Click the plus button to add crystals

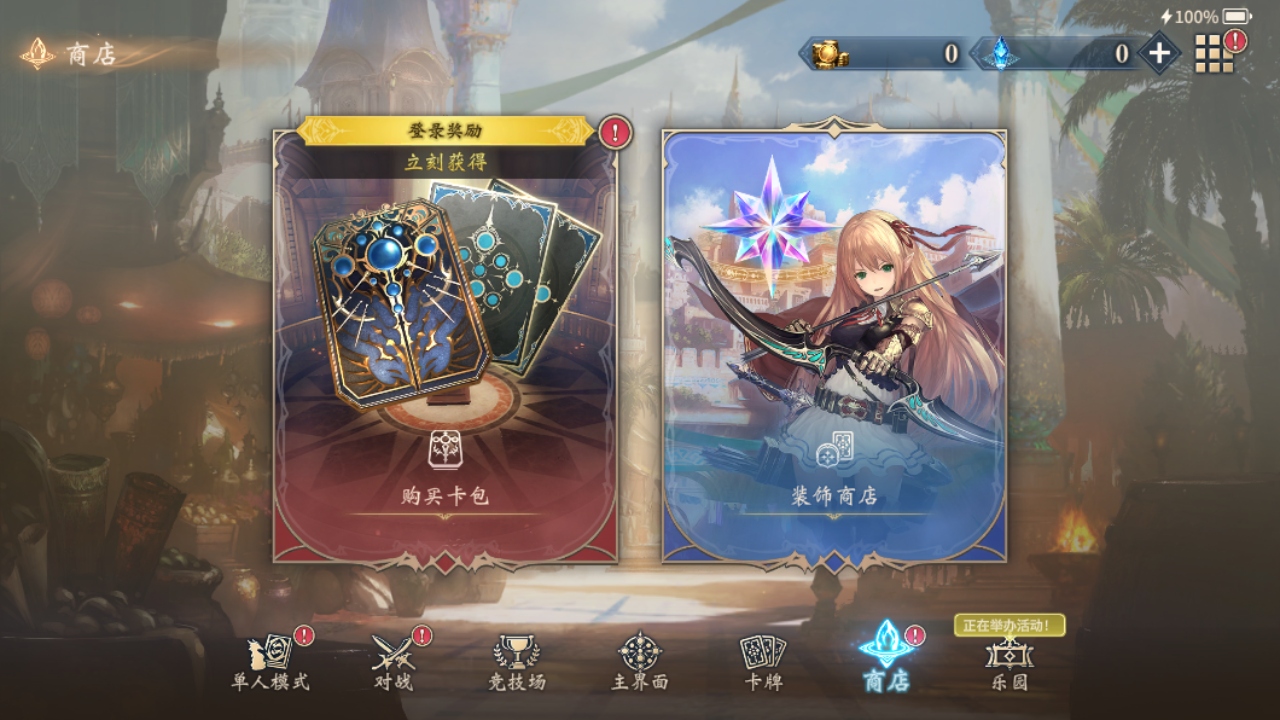pyautogui.click(x=1159, y=53)
